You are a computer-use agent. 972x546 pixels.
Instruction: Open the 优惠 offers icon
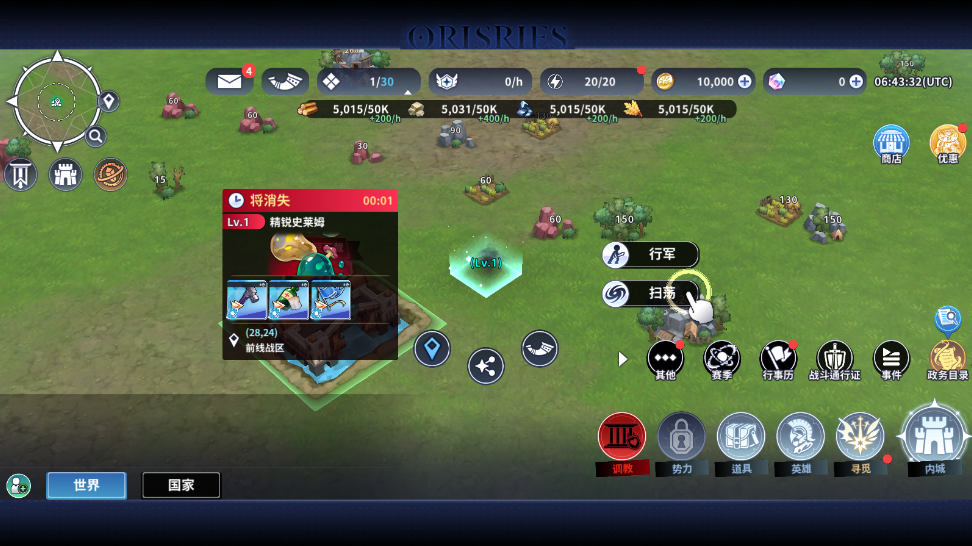click(x=947, y=144)
